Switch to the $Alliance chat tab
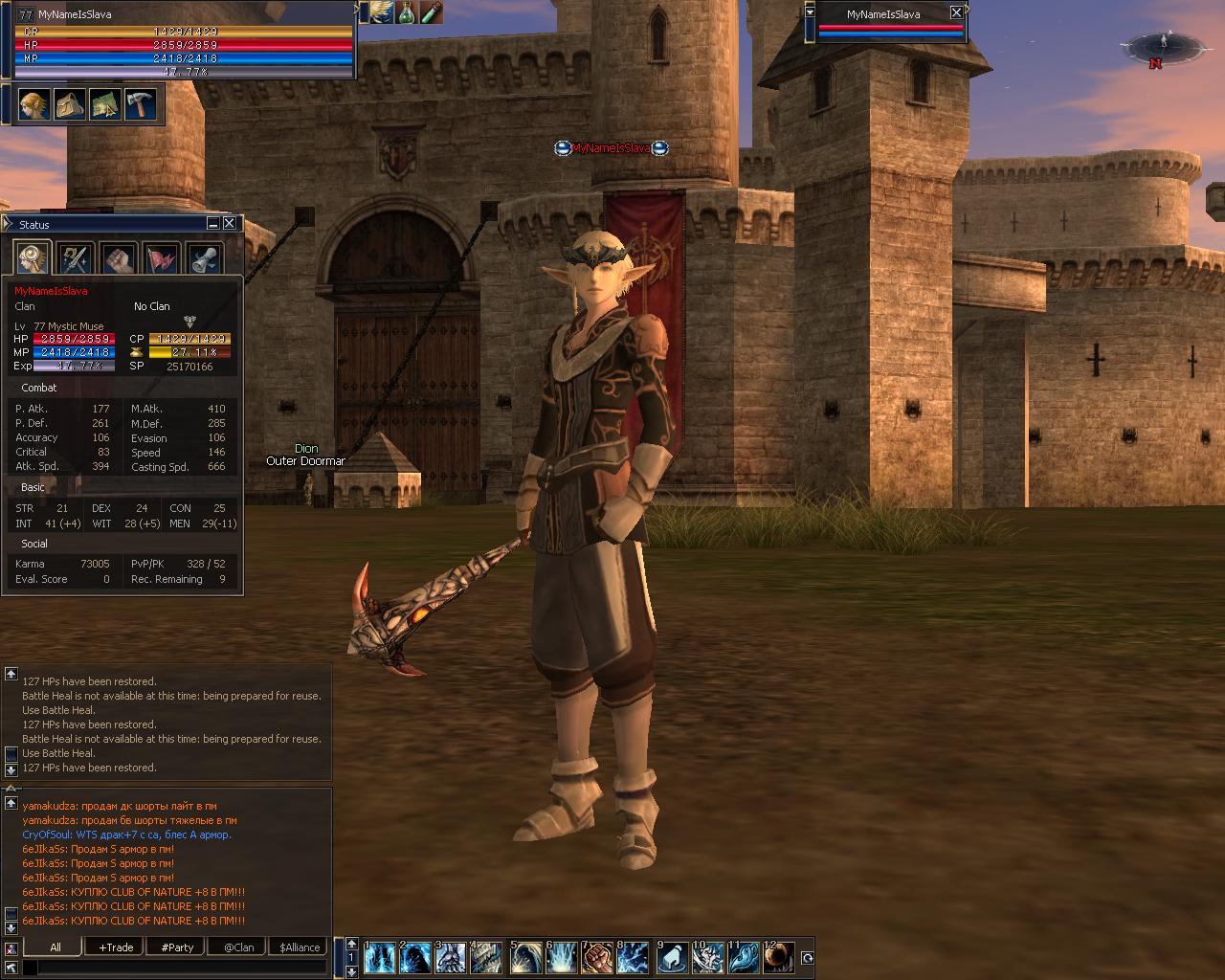The width and height of the screenshot is (1225, 980). click(300, 947)
